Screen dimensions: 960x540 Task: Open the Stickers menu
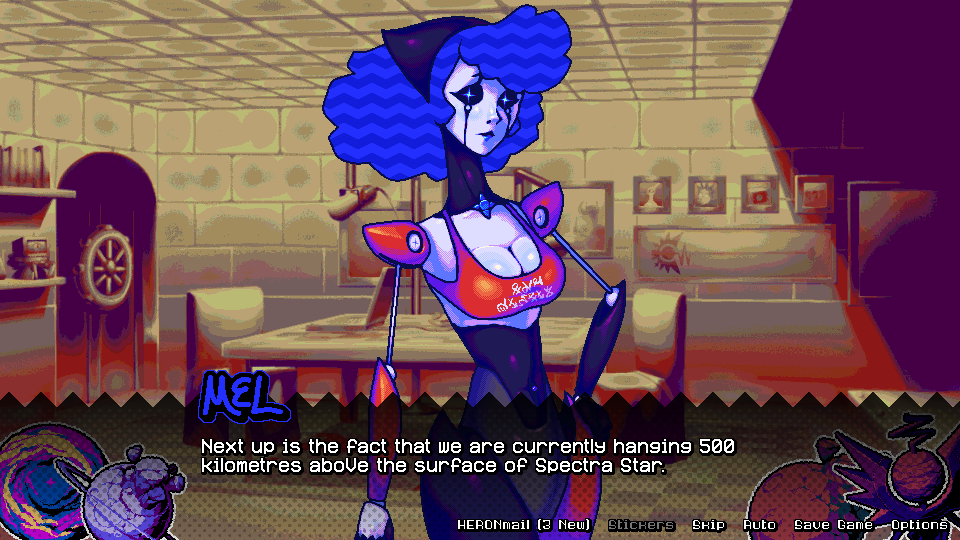641,525
